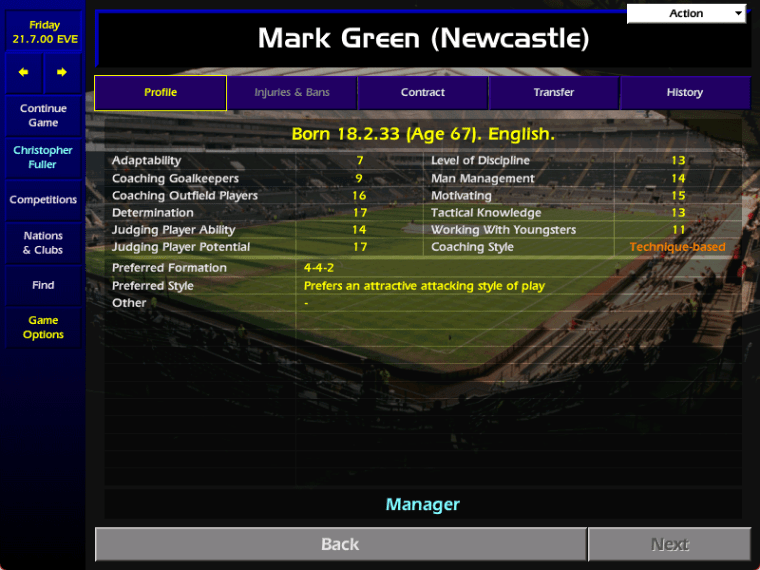Show the History tab

click(x=685, y=93)
